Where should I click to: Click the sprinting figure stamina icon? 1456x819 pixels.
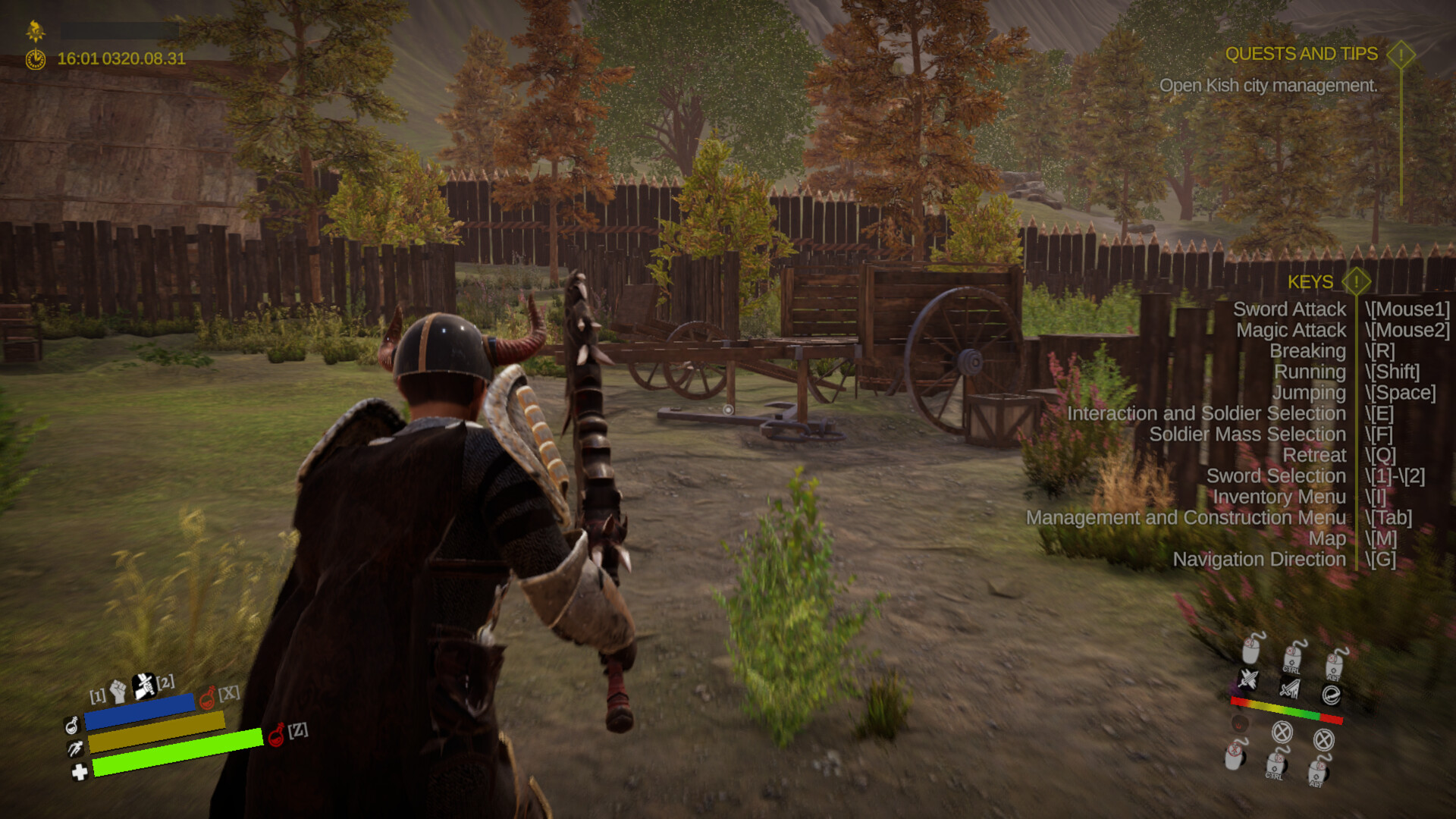point(76,748)
